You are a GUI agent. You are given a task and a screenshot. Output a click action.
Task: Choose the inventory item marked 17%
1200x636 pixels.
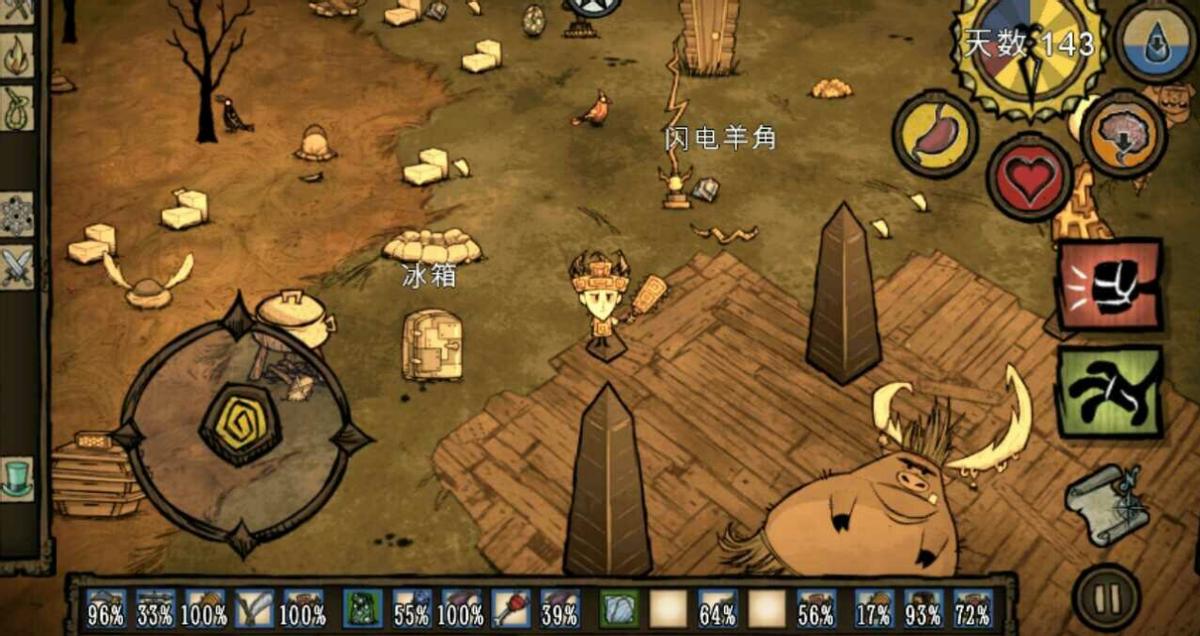(x=874, y=607)
